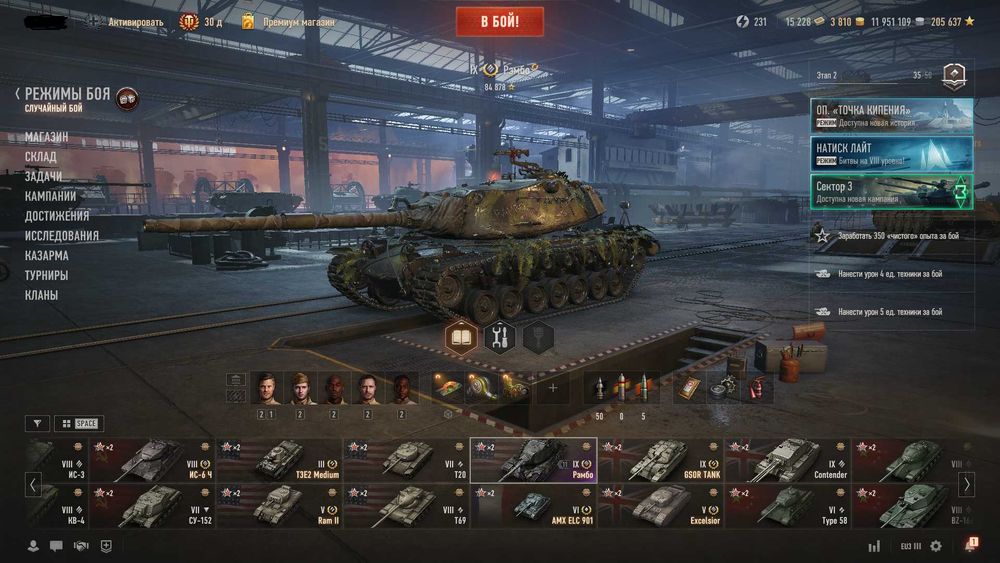This screenshot has height=563, width=1000.
Task: Open the МАГАЗИН menu entry
Action: 47,137
